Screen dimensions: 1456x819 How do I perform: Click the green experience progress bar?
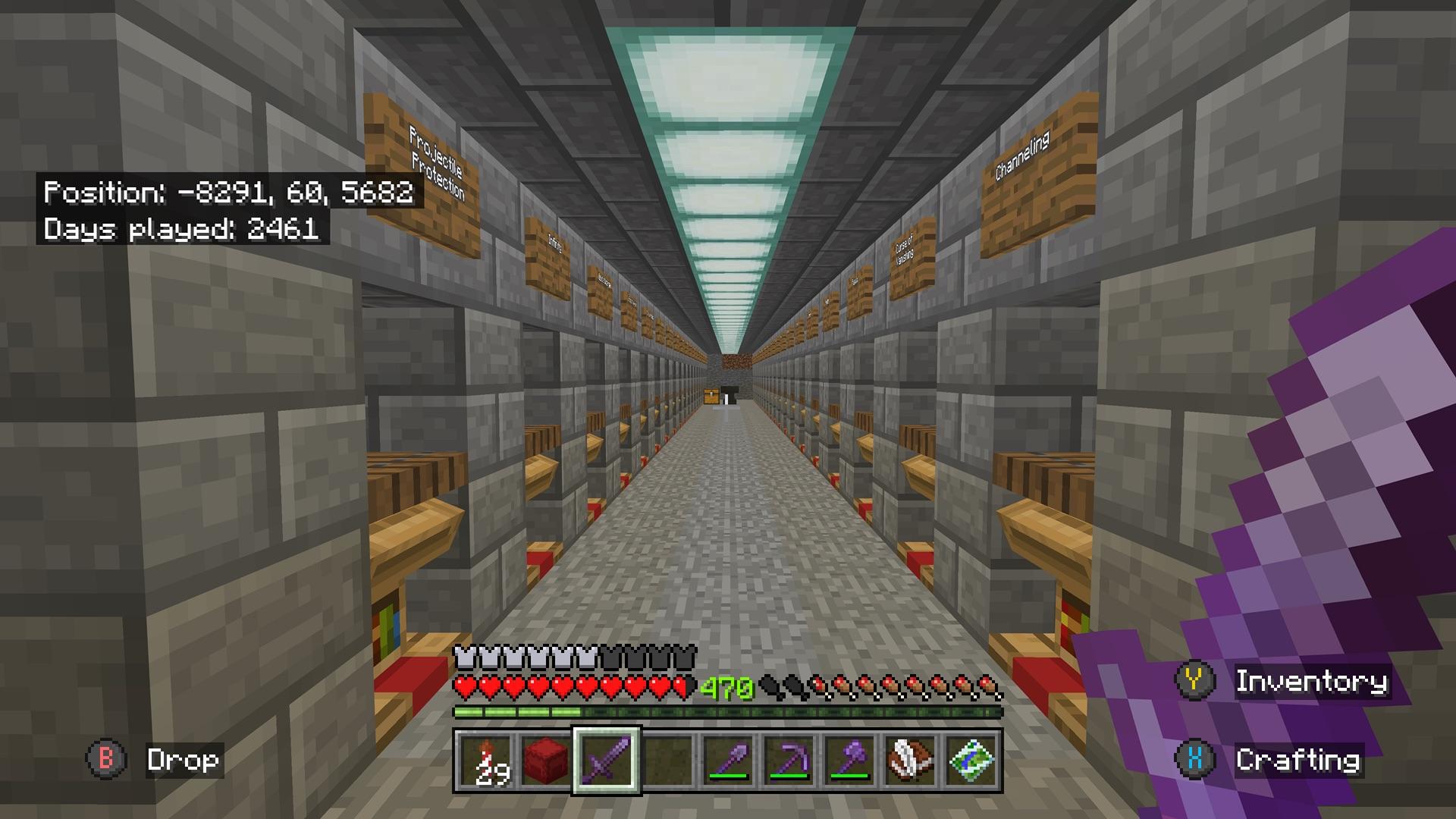(728, 713)
